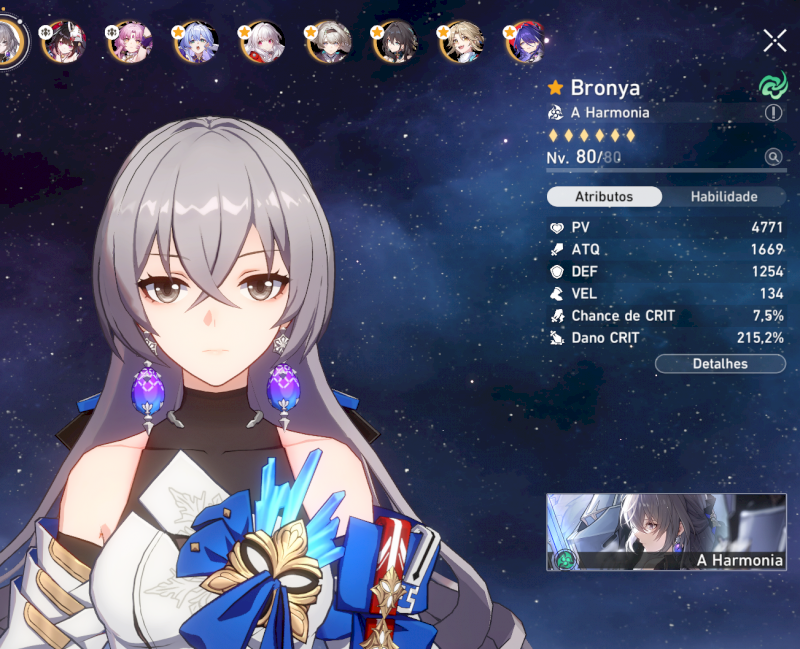This screenshot has width=800, height=649.
Task: Pick the white-haired character in red portrait
Action: pos(263,42)
